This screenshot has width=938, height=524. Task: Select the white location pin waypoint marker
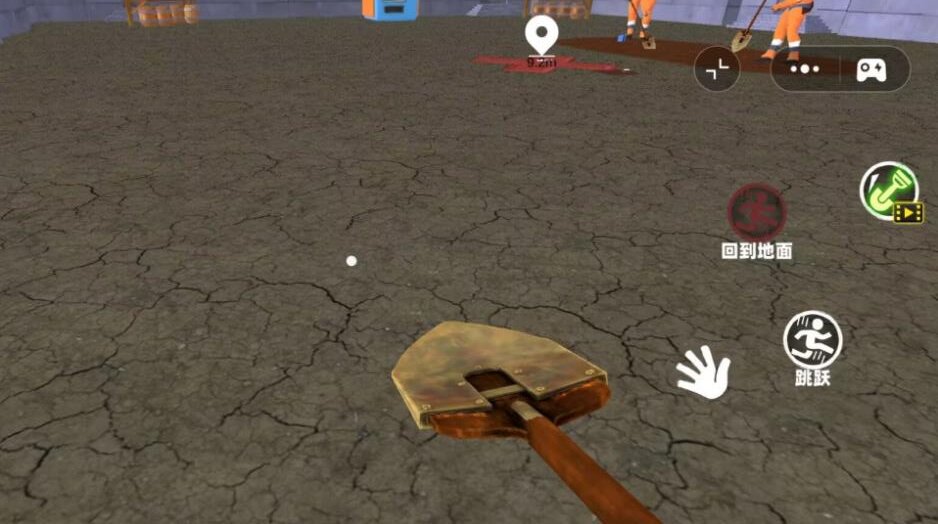pyautogui.click(x=541, y=36)
